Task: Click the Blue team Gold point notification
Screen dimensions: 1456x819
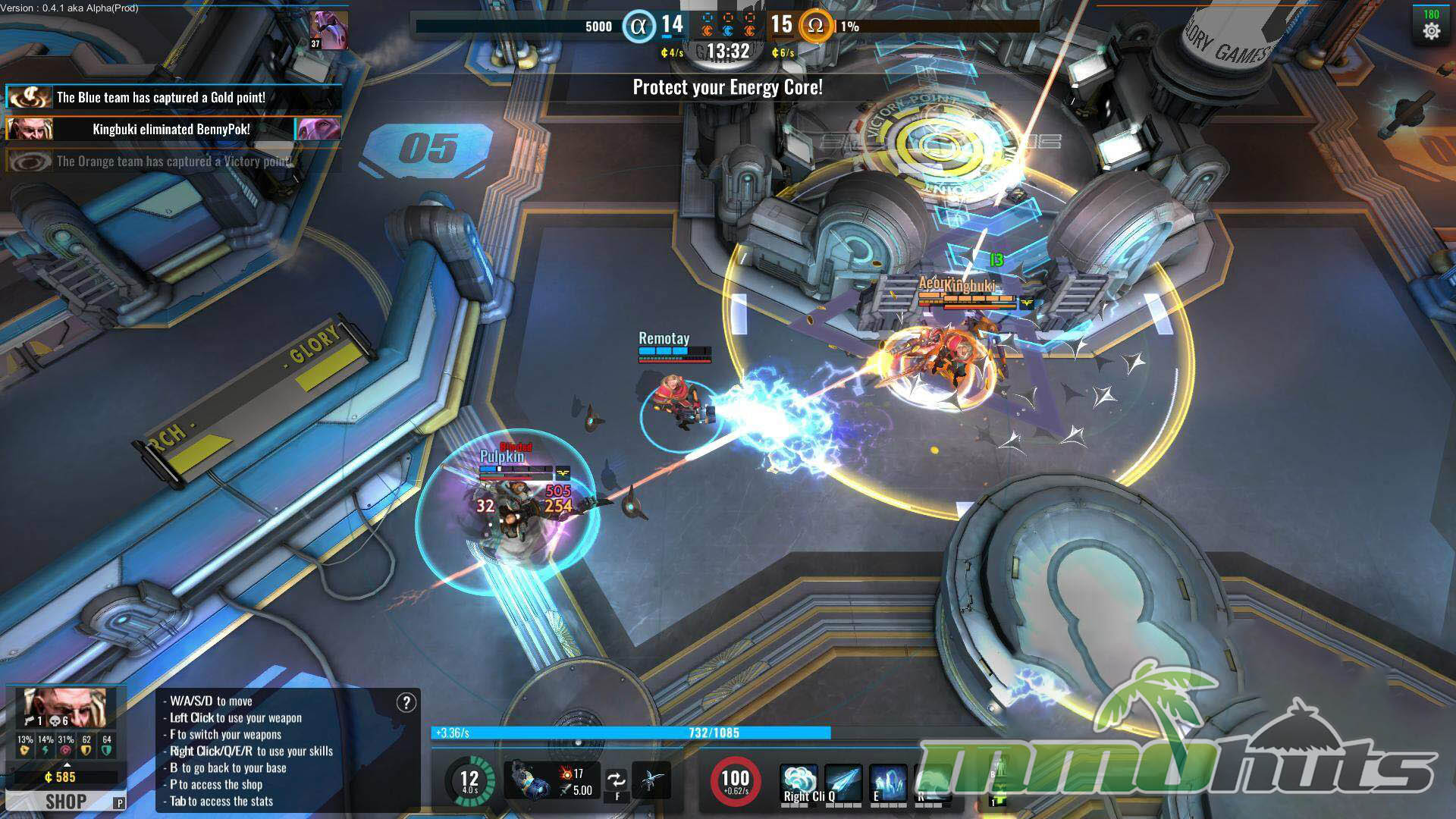Action: tap(173, 97)
